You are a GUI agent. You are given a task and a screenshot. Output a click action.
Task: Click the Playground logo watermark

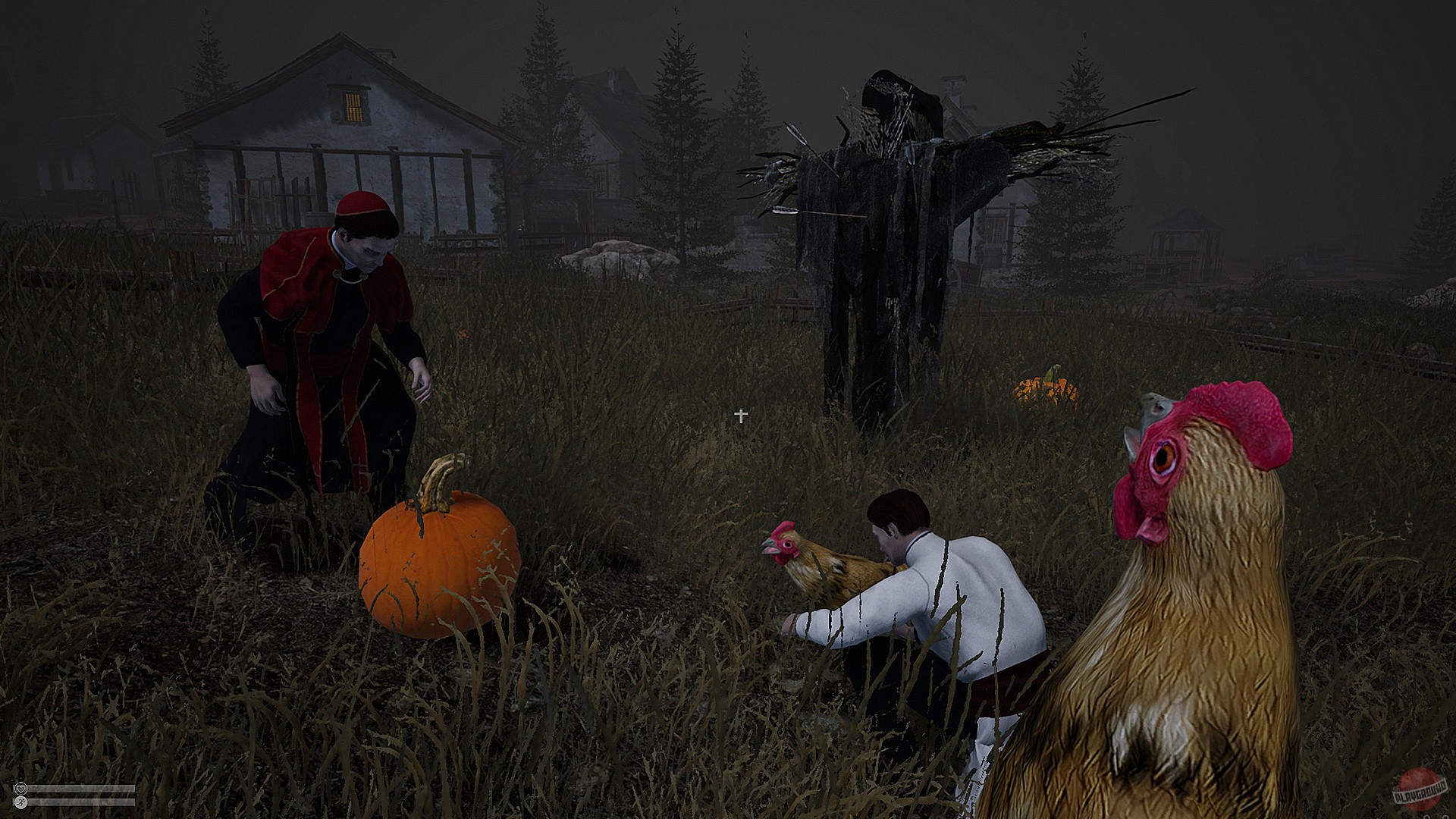pos(1421,792)
